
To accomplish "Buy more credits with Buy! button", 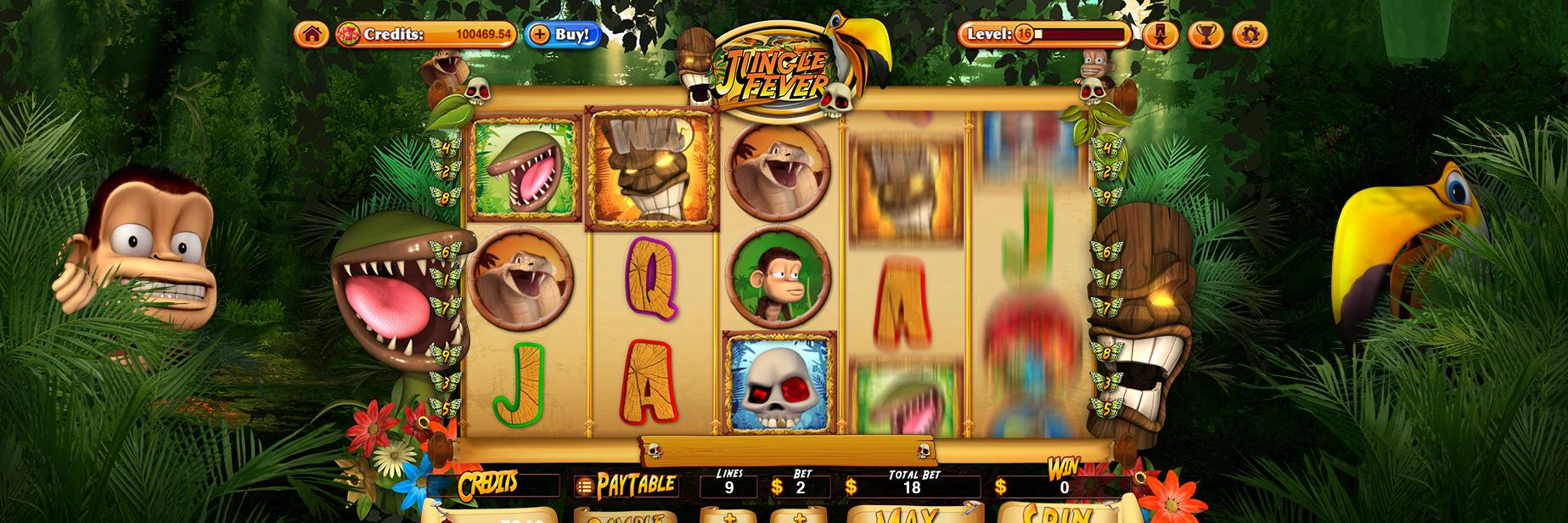I will [564, 35].
